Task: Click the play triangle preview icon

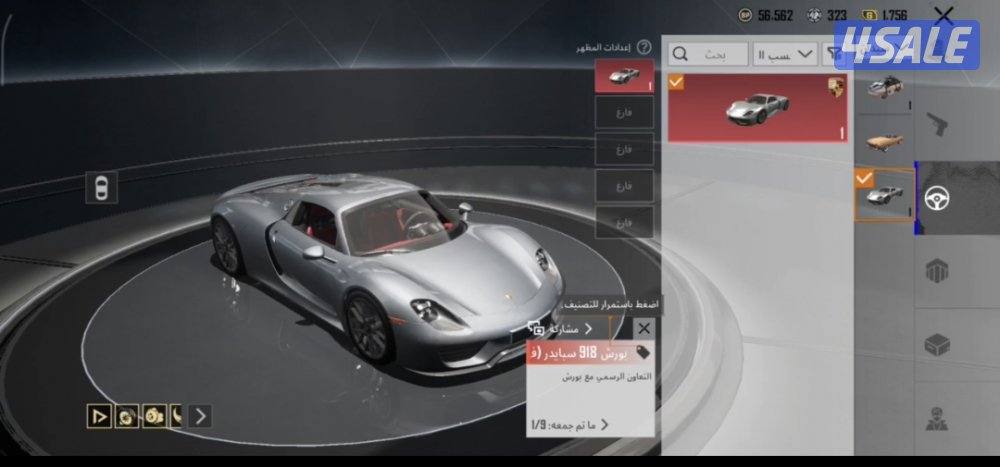Action: [x=99, y=416]
